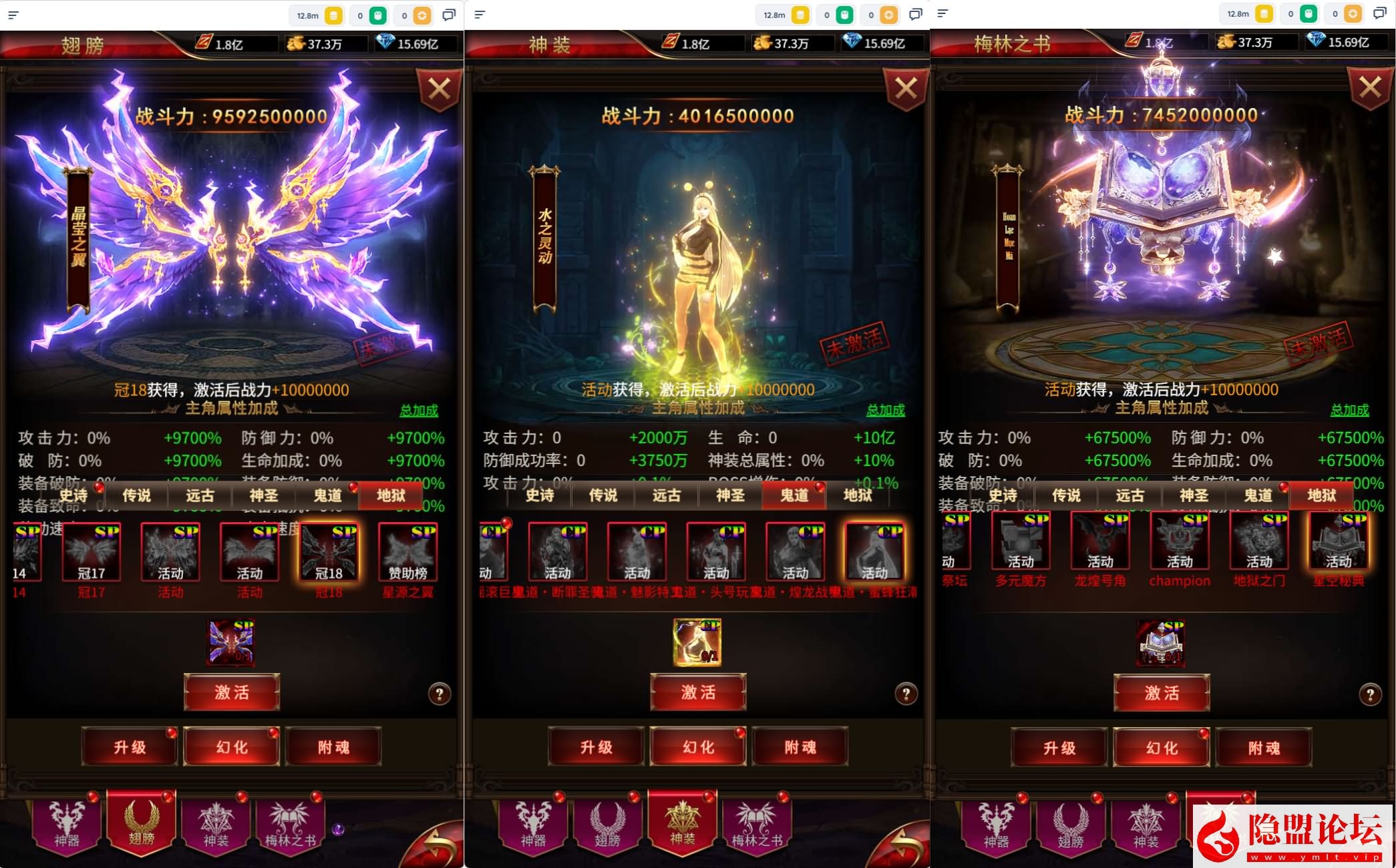Open help via the question mark icon
Screen dimensions: 1396x868
pos(440,693)
